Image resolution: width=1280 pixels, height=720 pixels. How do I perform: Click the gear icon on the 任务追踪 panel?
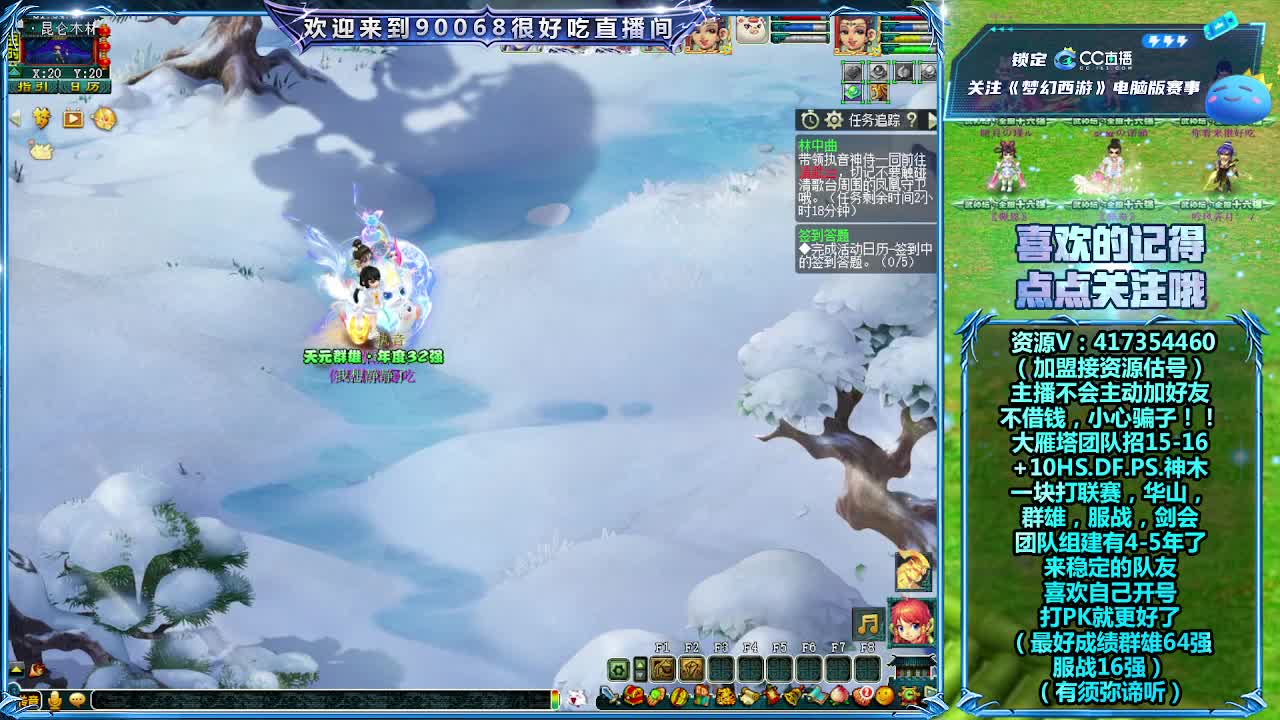tap(834, 118)
